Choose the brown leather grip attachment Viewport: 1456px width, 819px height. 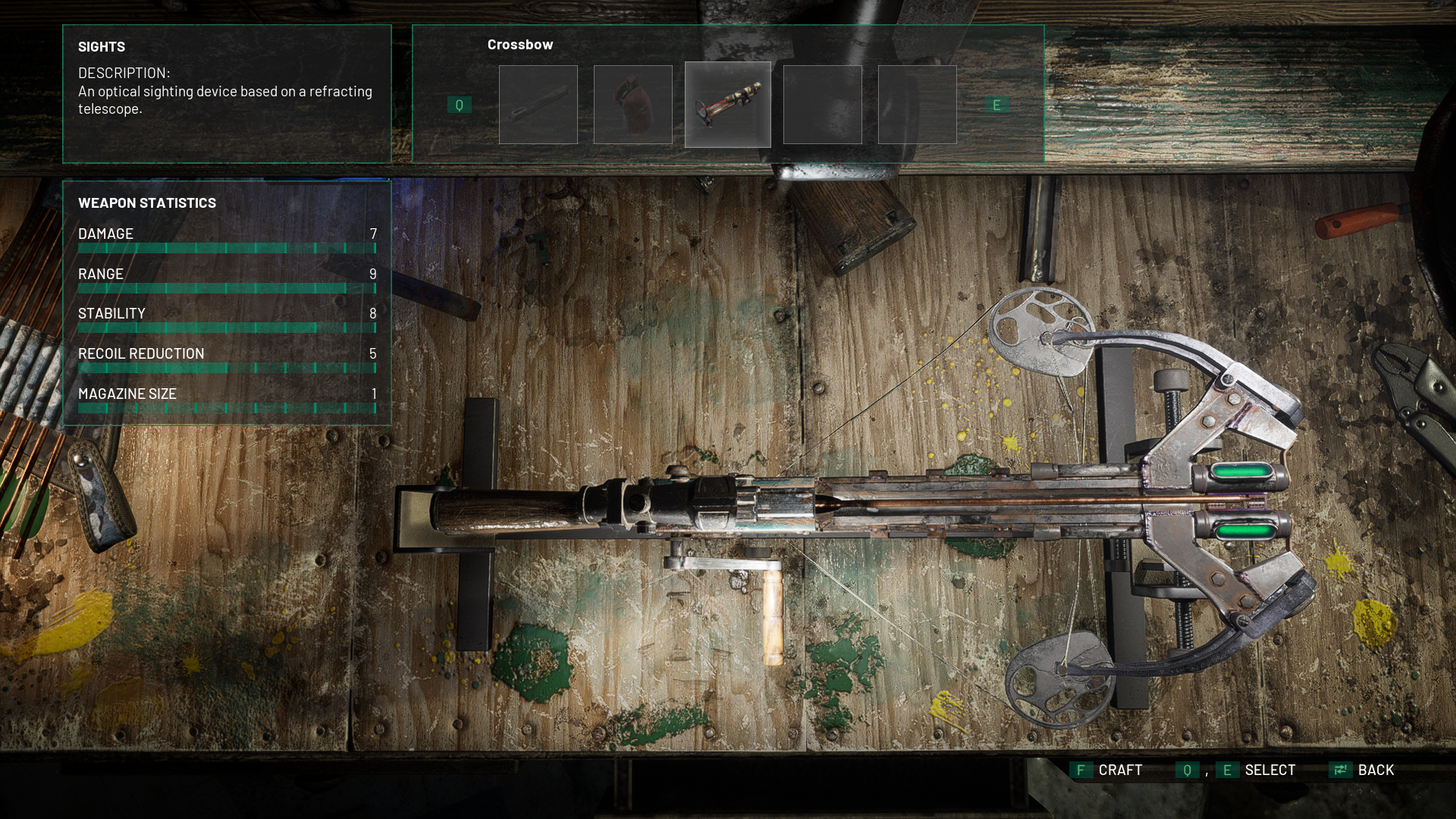tap(632, 105)
